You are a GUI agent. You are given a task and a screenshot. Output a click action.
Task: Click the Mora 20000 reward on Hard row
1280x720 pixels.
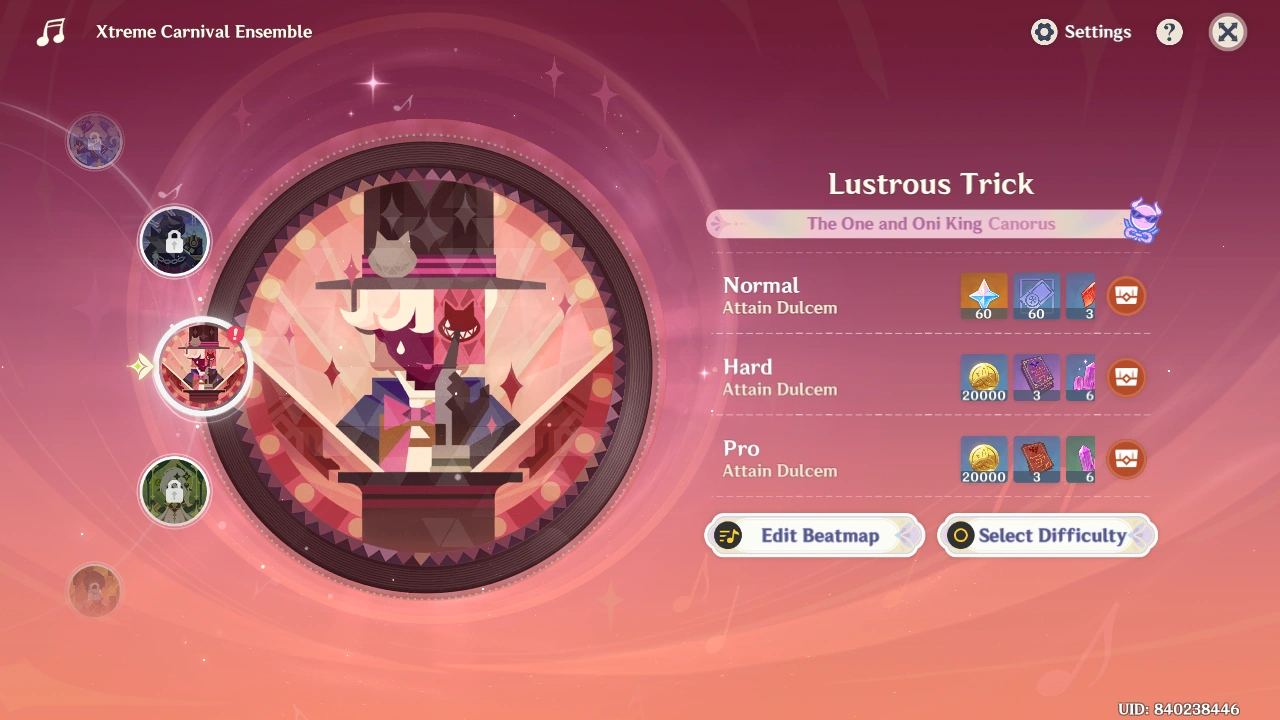pos(982,377)
